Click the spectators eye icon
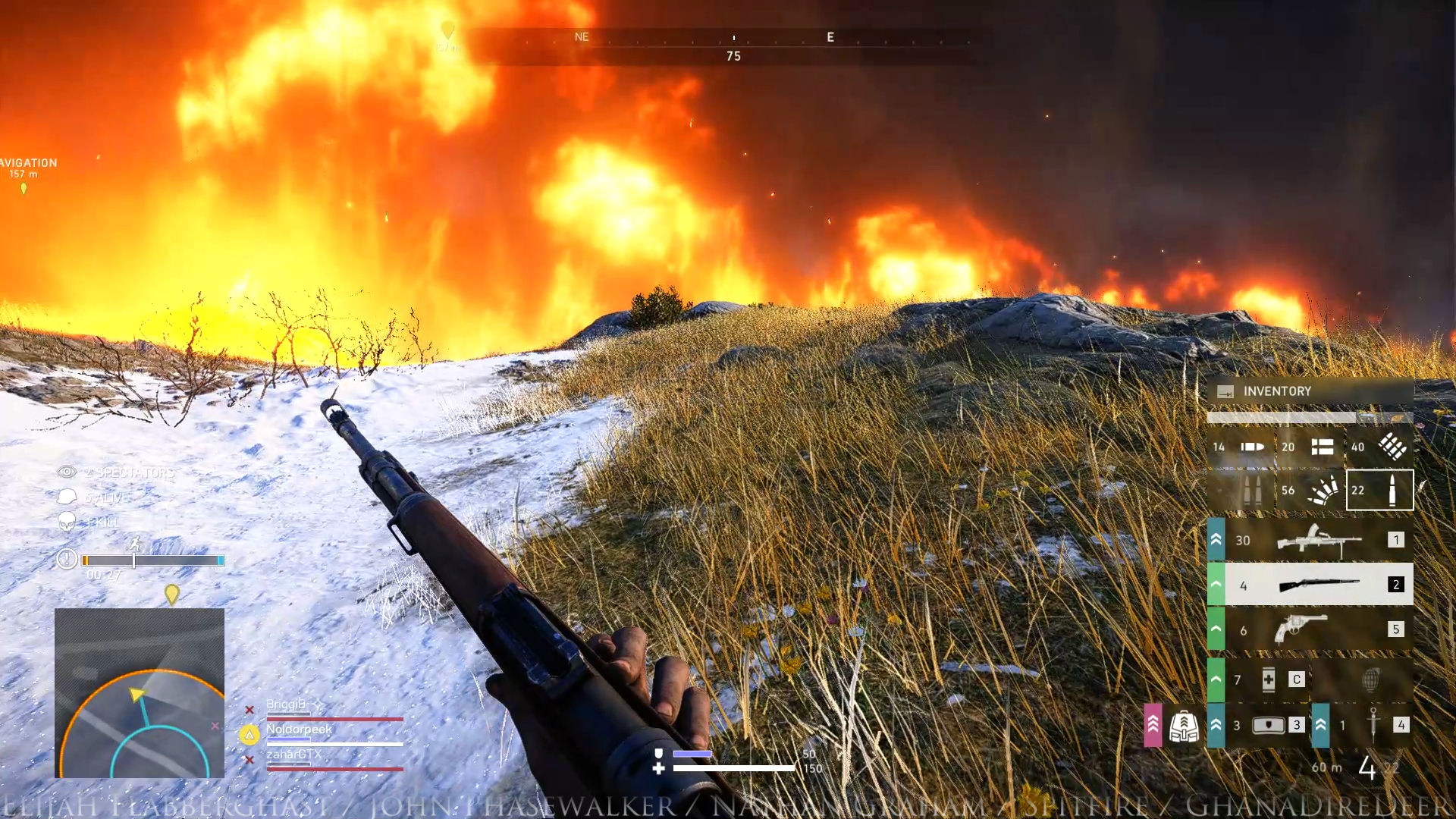The height and width of the screenshot is (819, 1456). (x=67, y=472)
